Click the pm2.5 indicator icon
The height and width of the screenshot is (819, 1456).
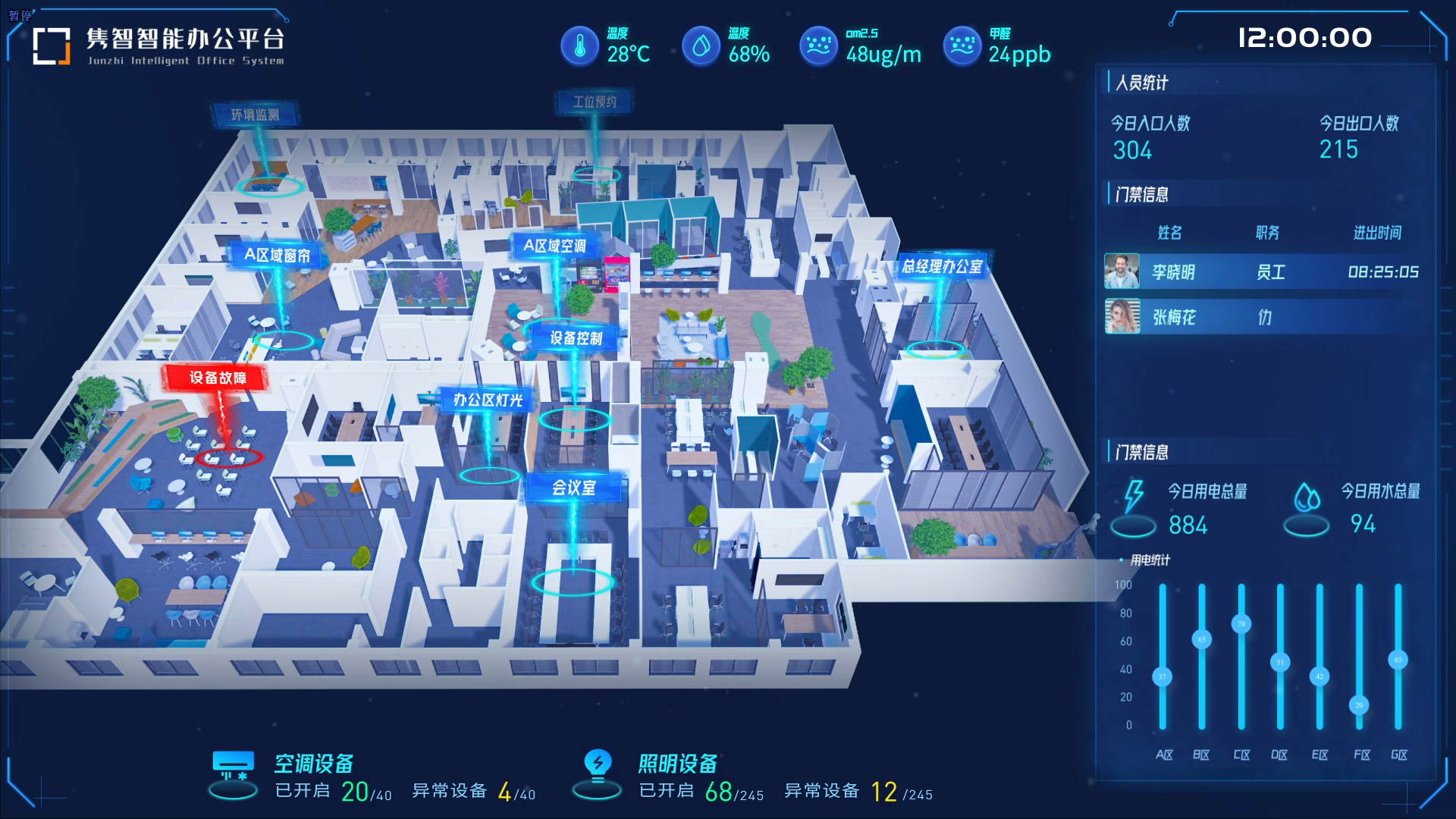(818, 45)
